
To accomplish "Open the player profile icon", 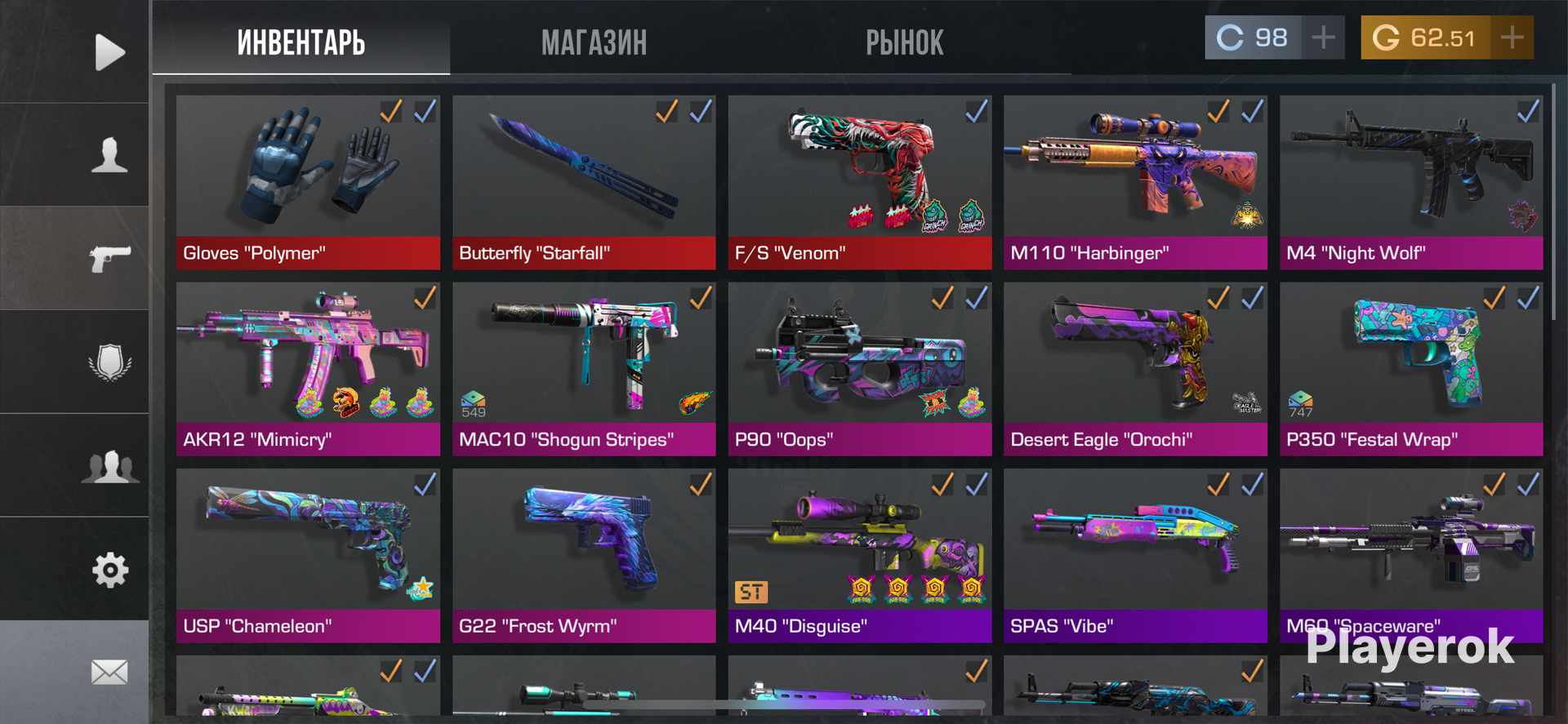I will (x=109, y=155).
